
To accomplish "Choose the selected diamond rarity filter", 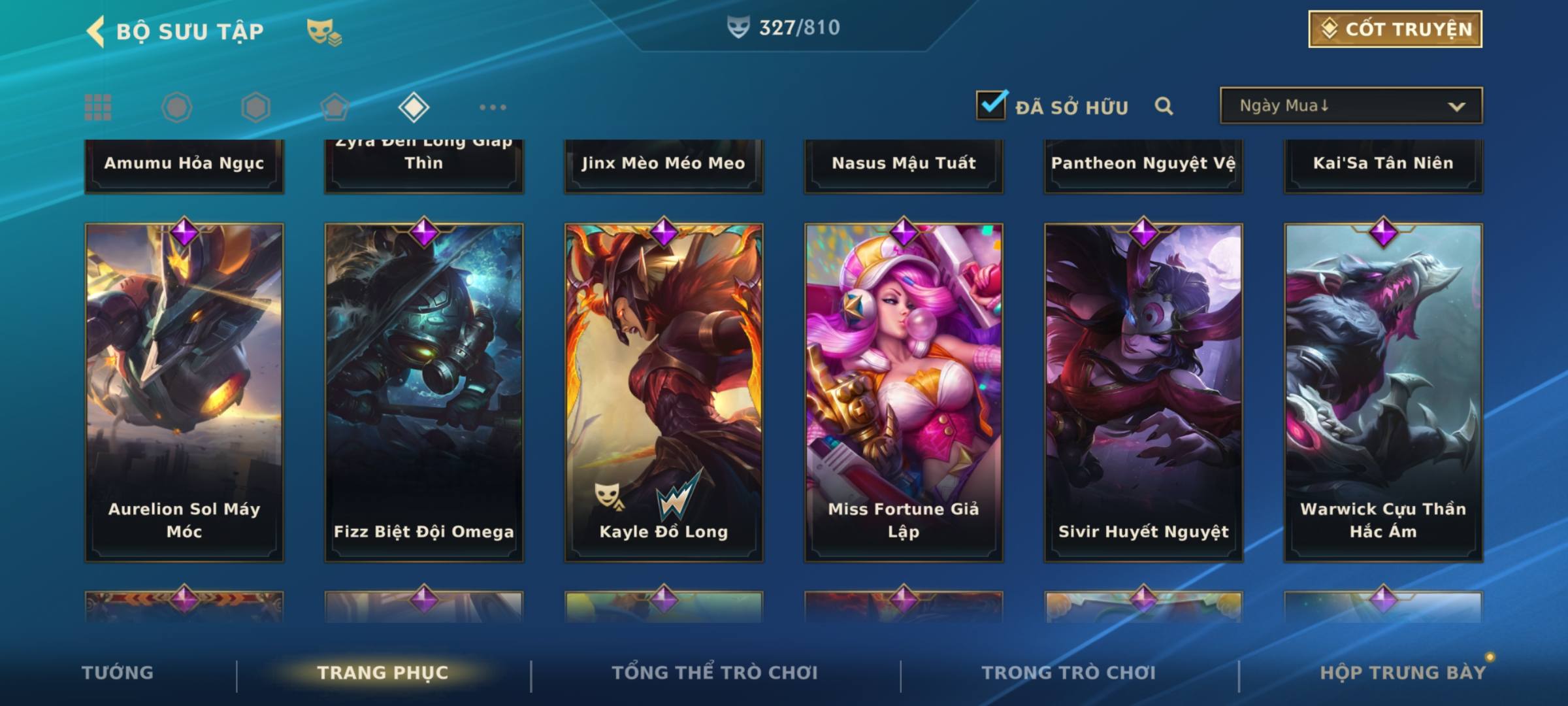I will (414, 107).
